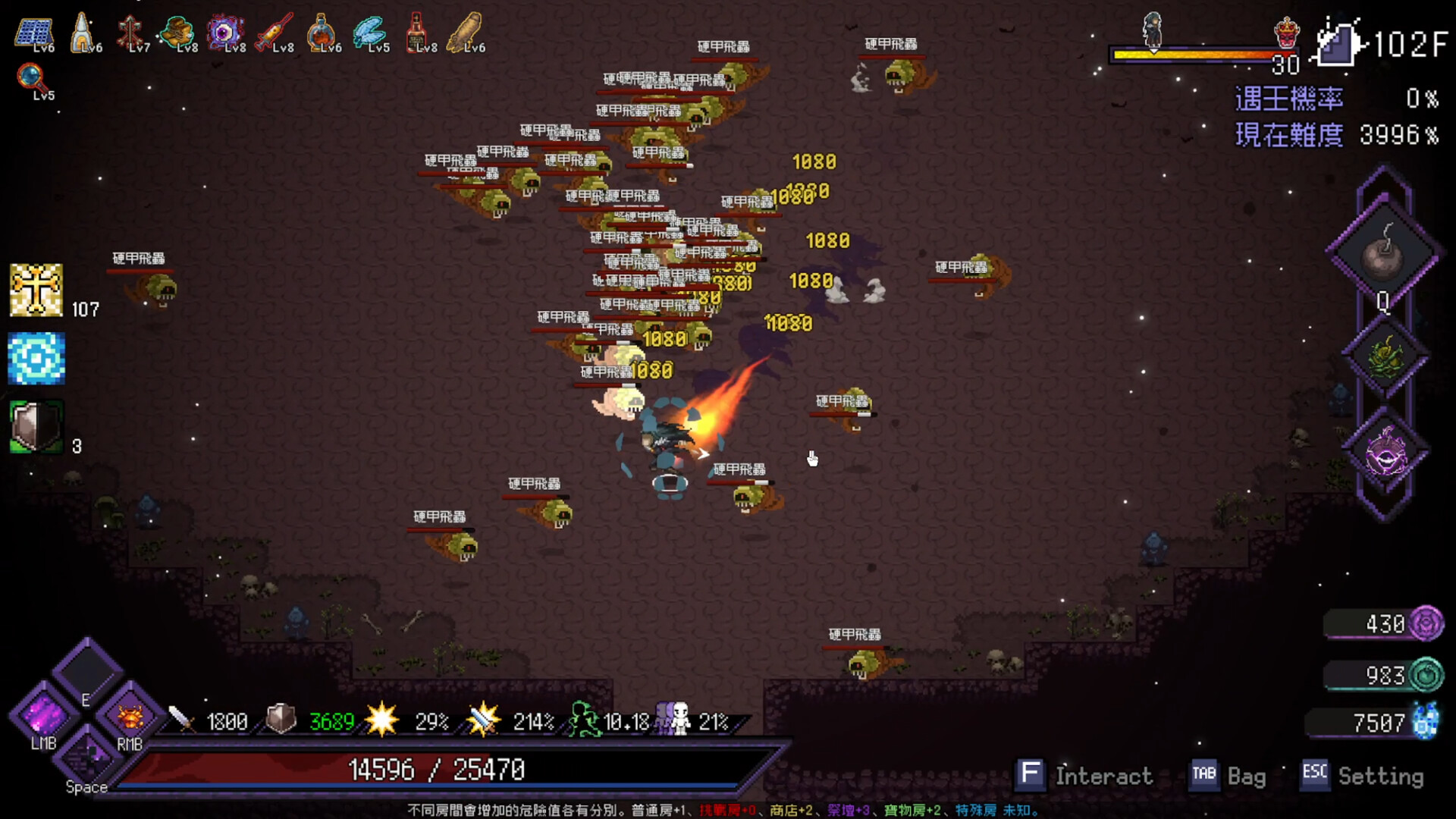Image resolution: width=1456 pixels, height=819 pixels.
Task: Open the eyeball orb Lv8 item
Action: (227, 32)
